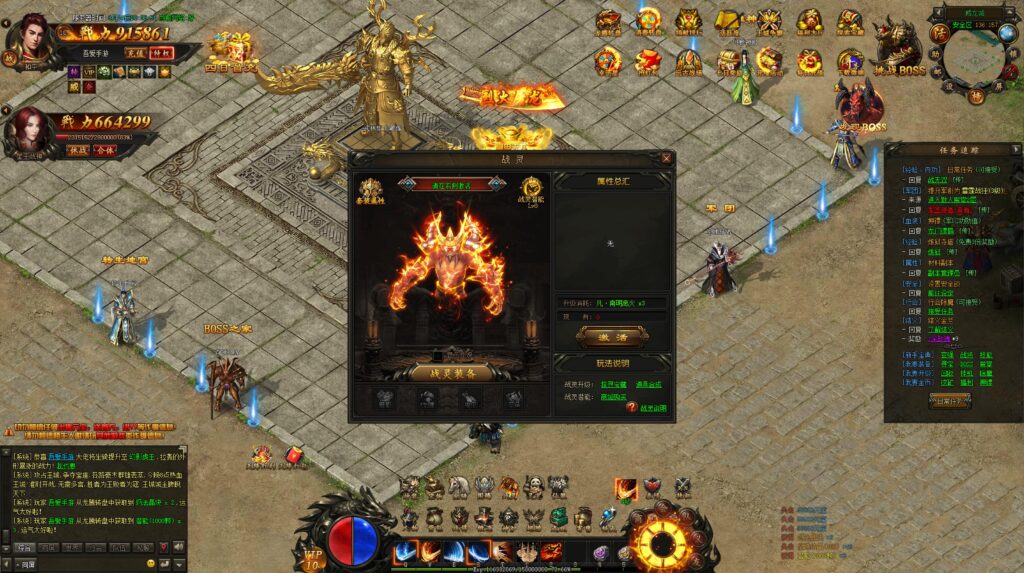
Task: Click the 活 button beside the minimap
Action: [939, 33]
